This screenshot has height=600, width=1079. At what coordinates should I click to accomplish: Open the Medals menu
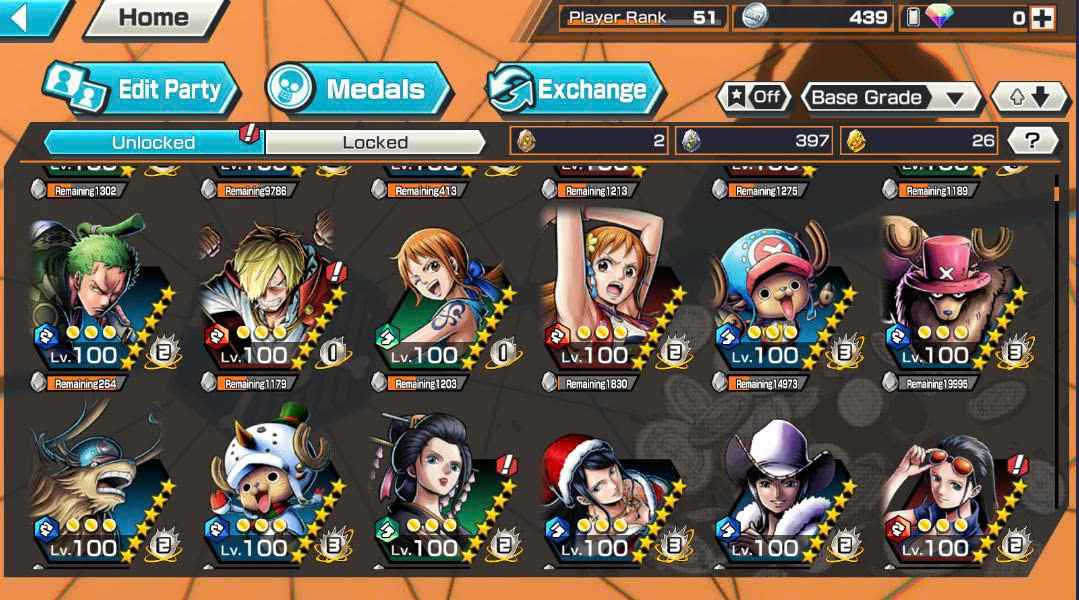click(x=360, y=90)
